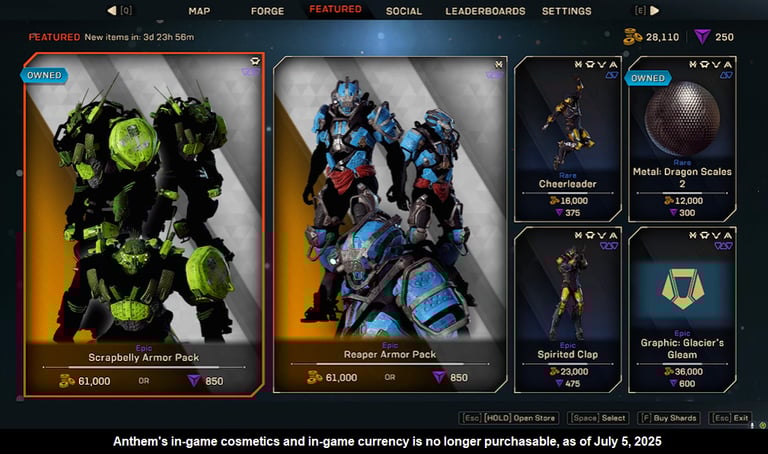Open the Settings tab
The image size is (768, 454).
coord(566,11)
